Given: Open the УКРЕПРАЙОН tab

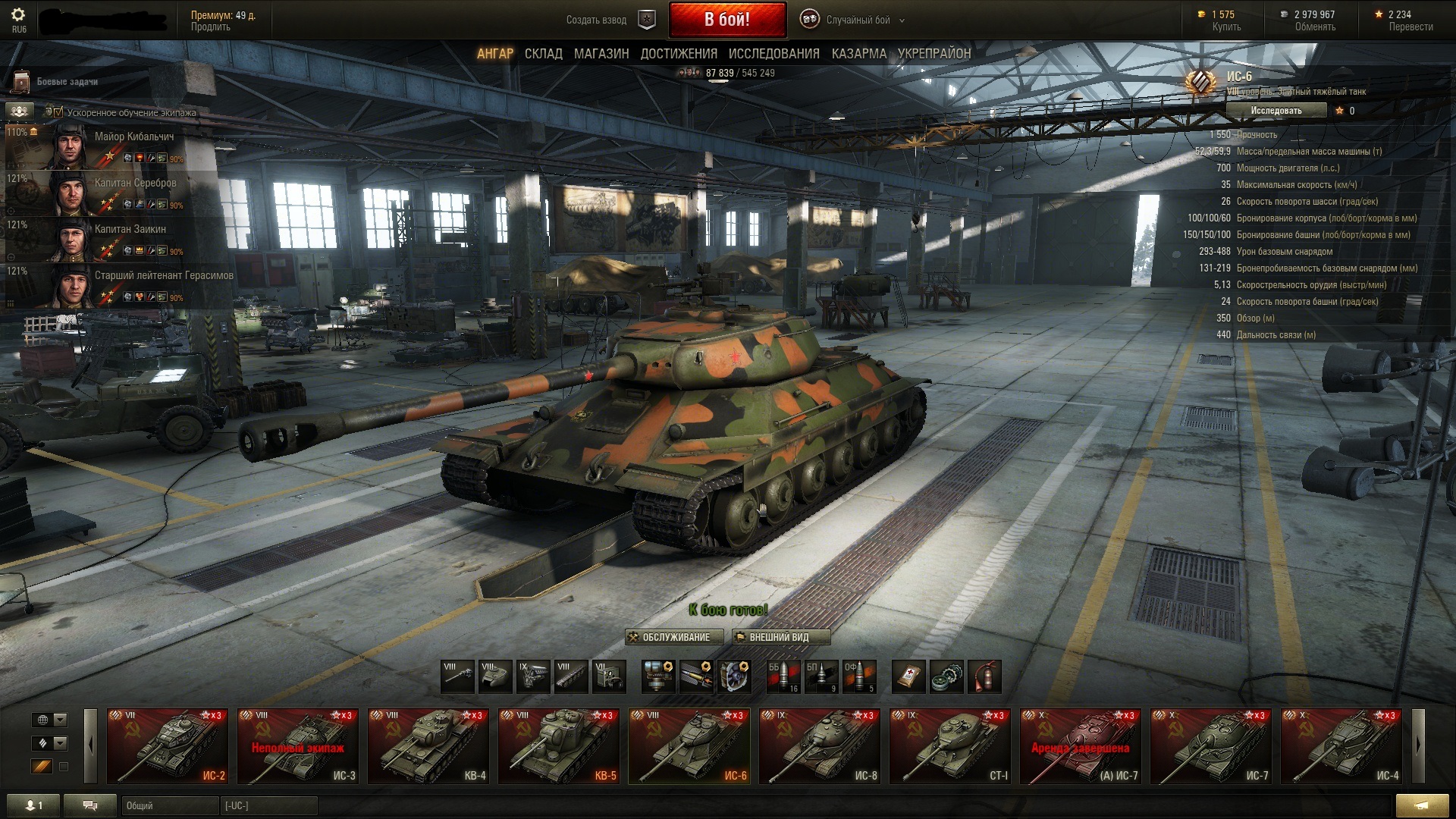Looking at the screenshot, I should tap(934, 54).
